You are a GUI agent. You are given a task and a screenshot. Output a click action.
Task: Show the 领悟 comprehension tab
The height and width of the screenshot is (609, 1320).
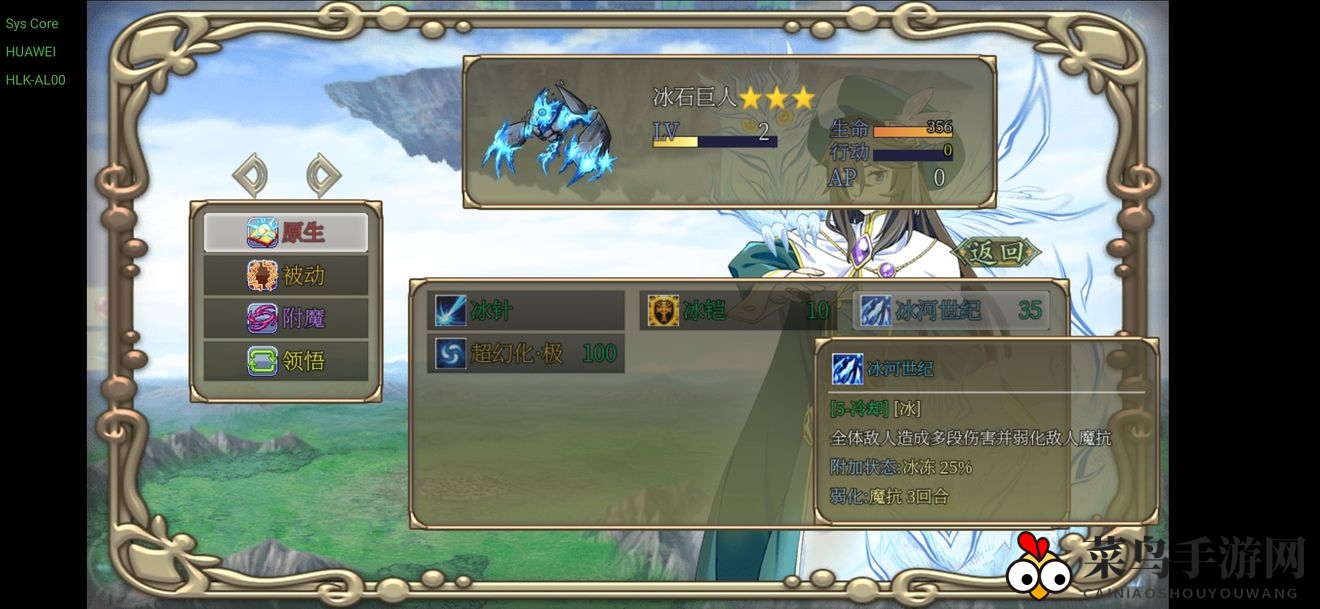286,360
